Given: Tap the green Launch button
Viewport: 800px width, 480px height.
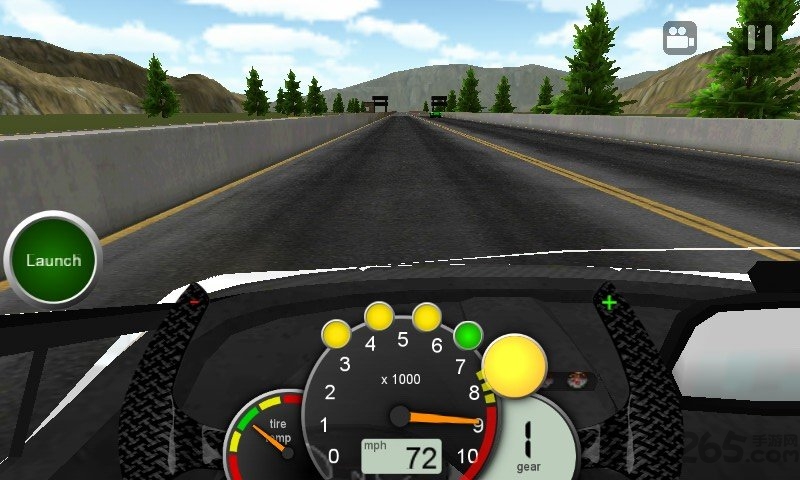Looking at the screenshot, I should [x=53, y=260].
